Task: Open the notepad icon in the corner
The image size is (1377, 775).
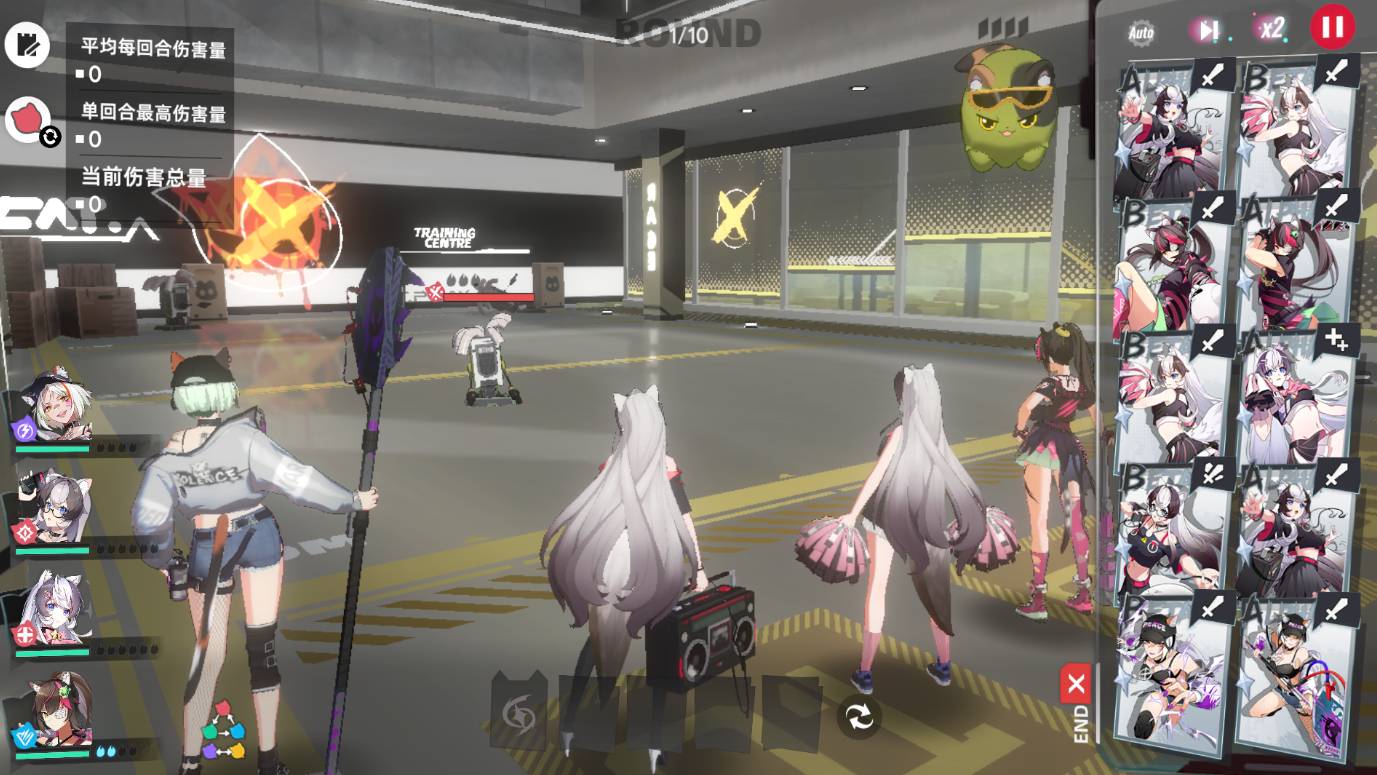Action: point(27,45)
